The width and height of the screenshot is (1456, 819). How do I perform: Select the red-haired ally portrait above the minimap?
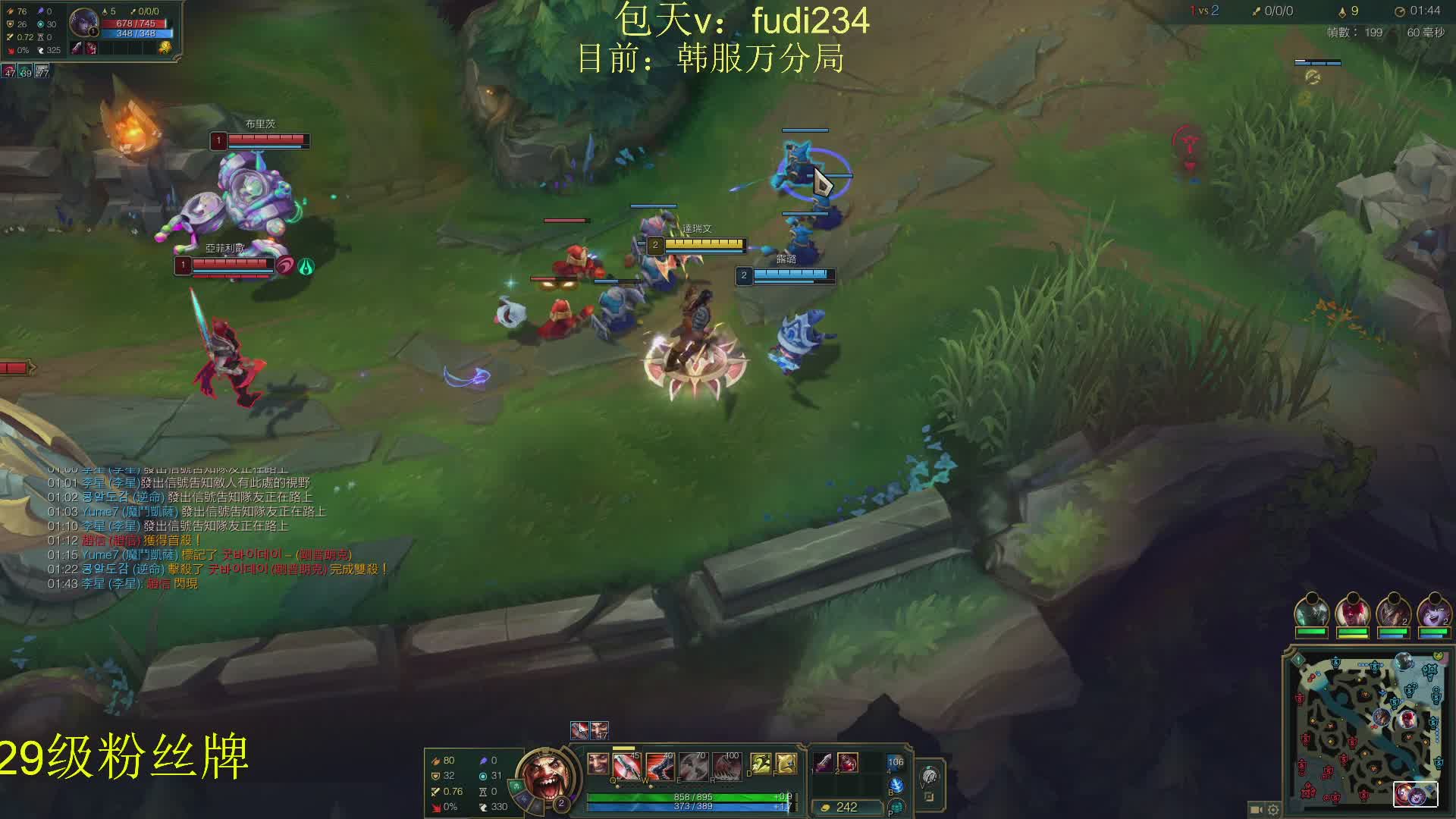coord(1351,611)
